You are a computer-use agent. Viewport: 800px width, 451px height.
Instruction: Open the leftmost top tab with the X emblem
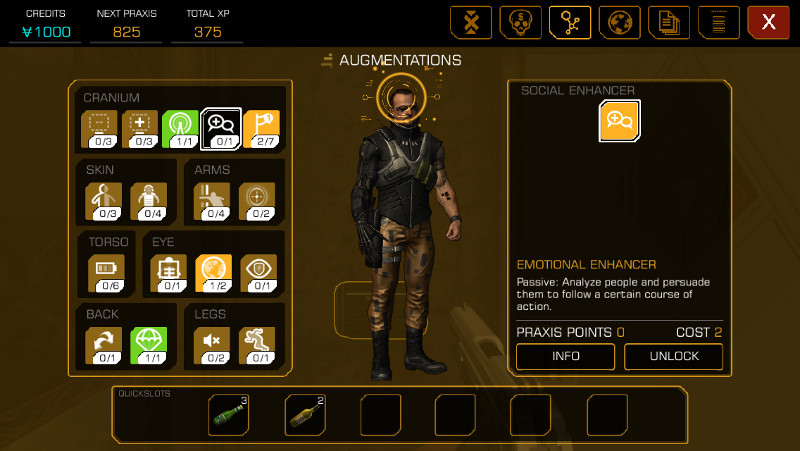point(471,22)
